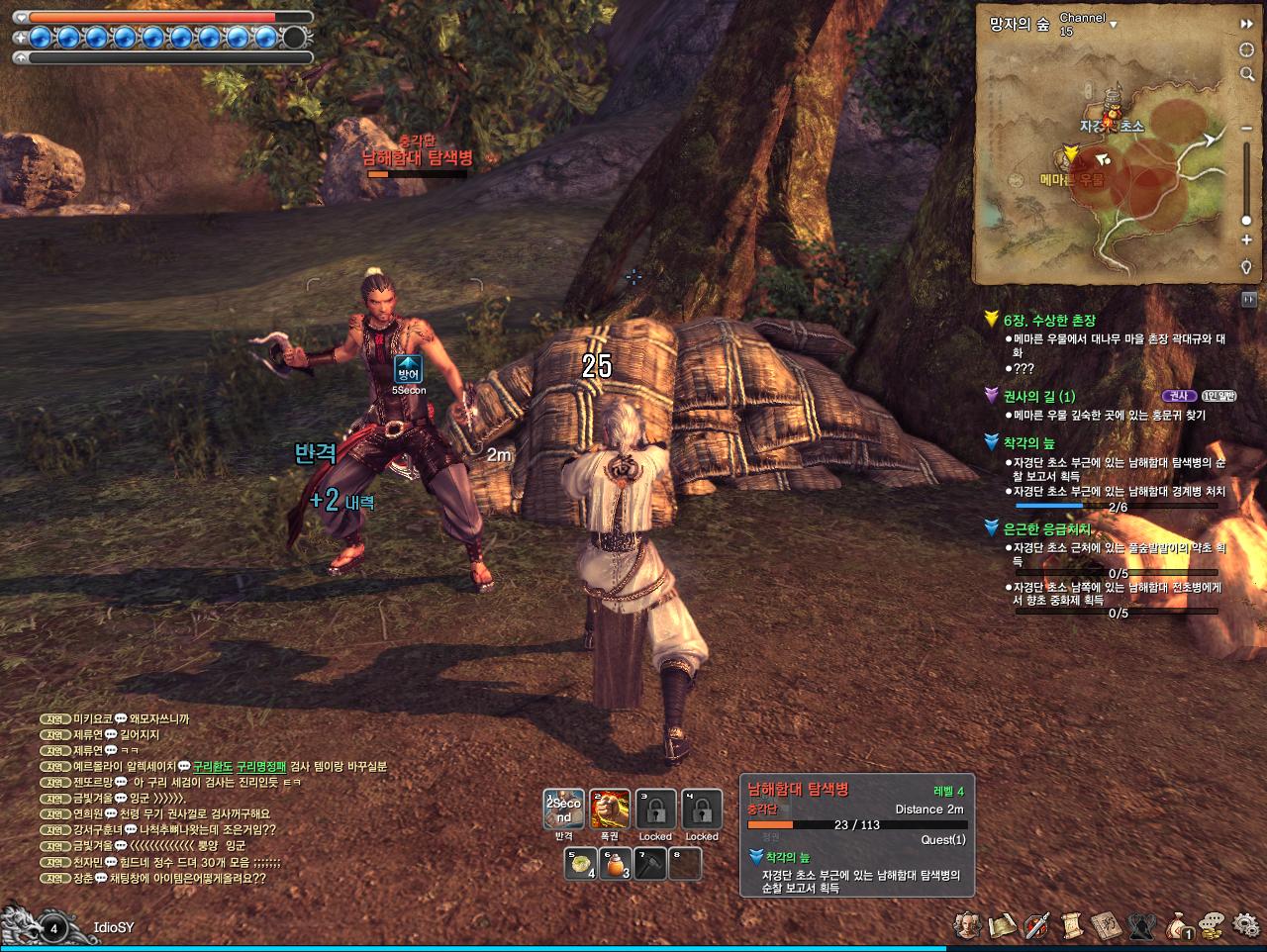Image resolution: width=1267 pixels, height=952 pixels.
Task: Activate the 반격 counter skill in slot 1
Action: pyautogui.click(x=563, y=809)
